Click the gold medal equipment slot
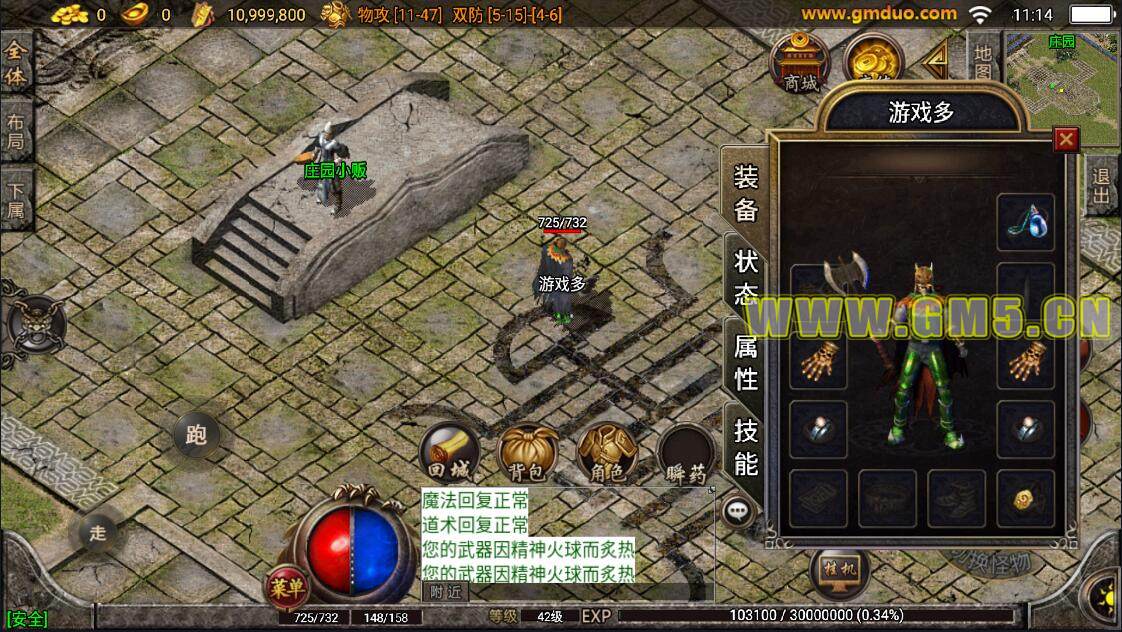The image size is (1122, 632). click(x=1025, y=498)
